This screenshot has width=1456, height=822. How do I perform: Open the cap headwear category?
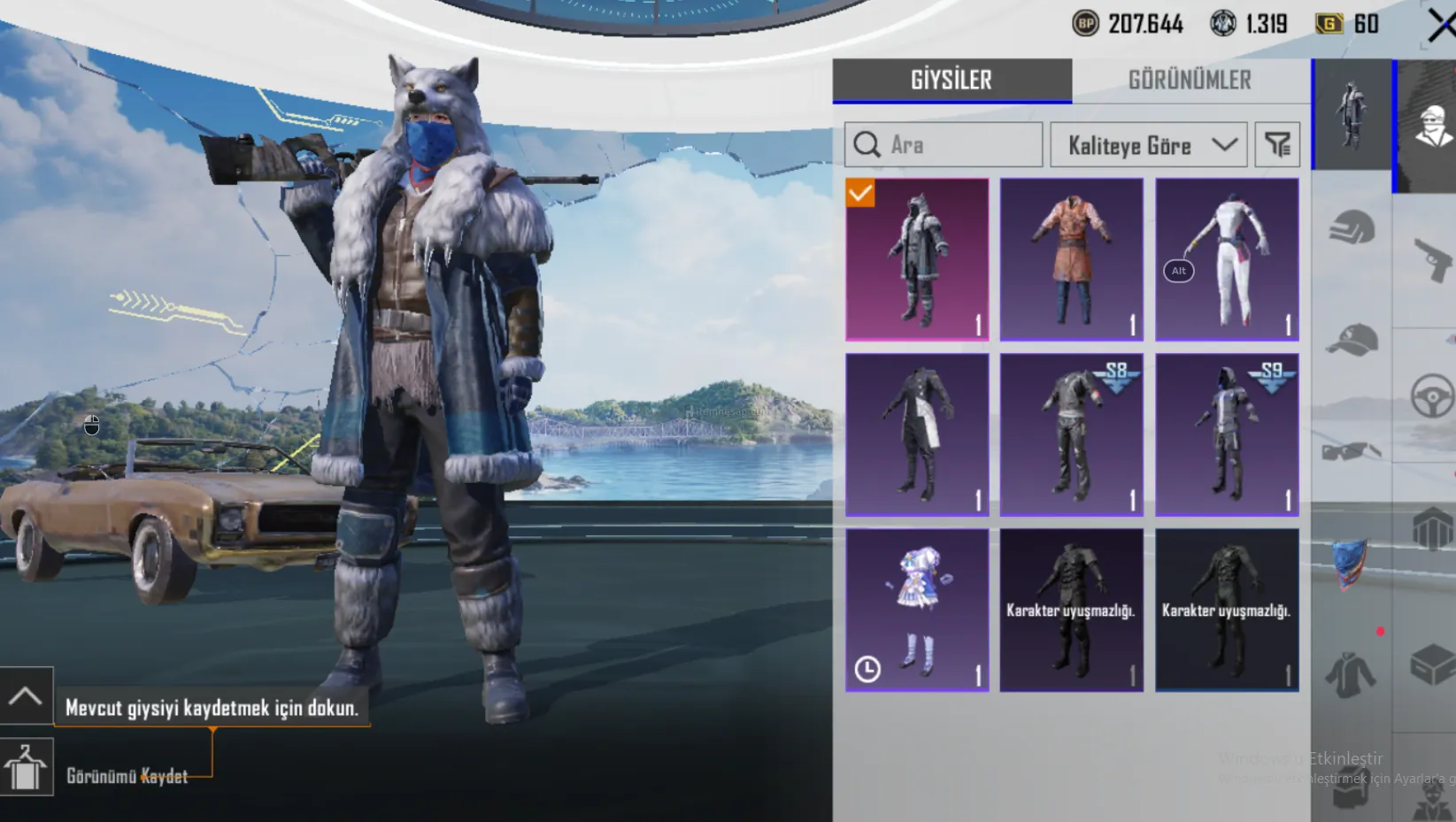(1352, 340)
